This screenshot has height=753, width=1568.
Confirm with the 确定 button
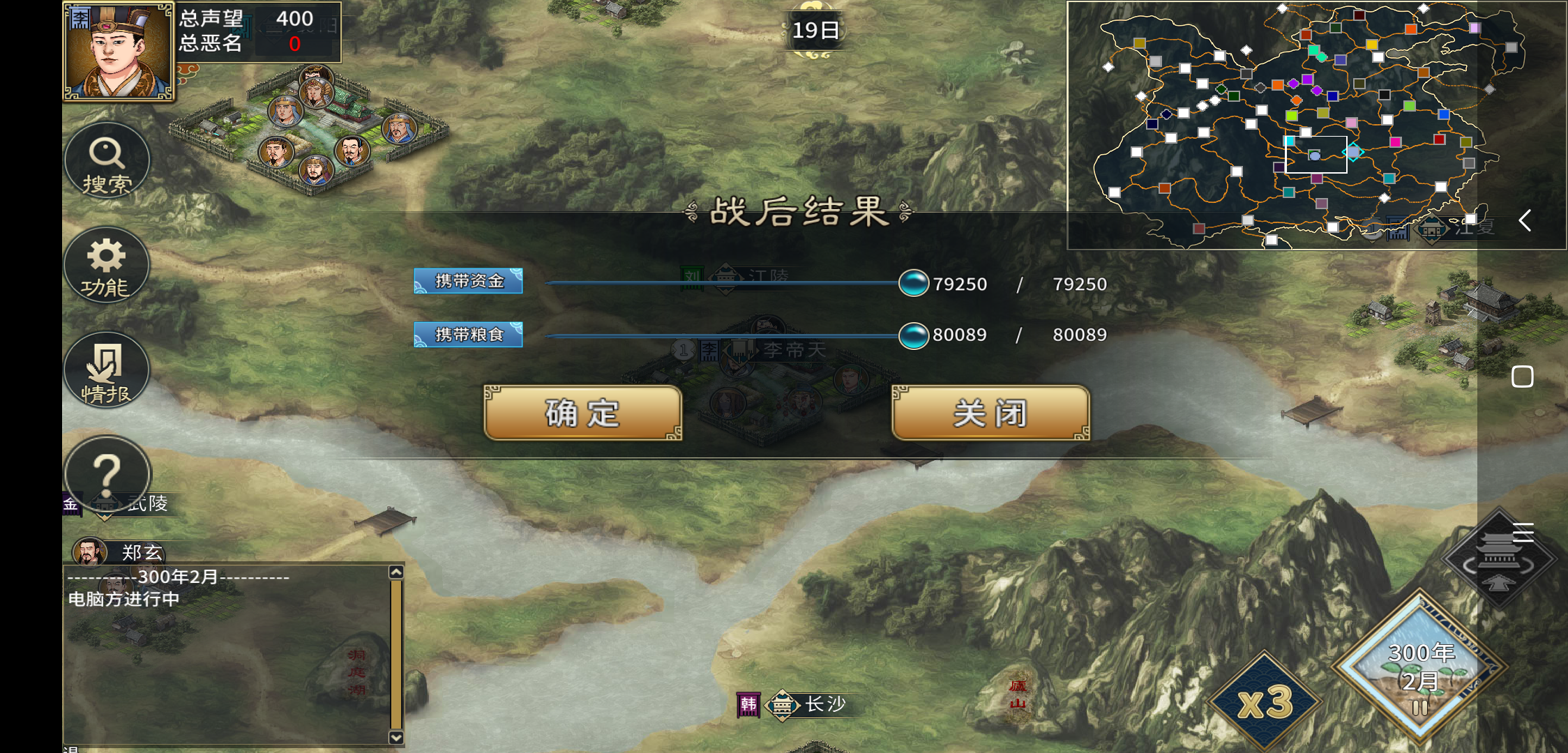pos(582,413)
